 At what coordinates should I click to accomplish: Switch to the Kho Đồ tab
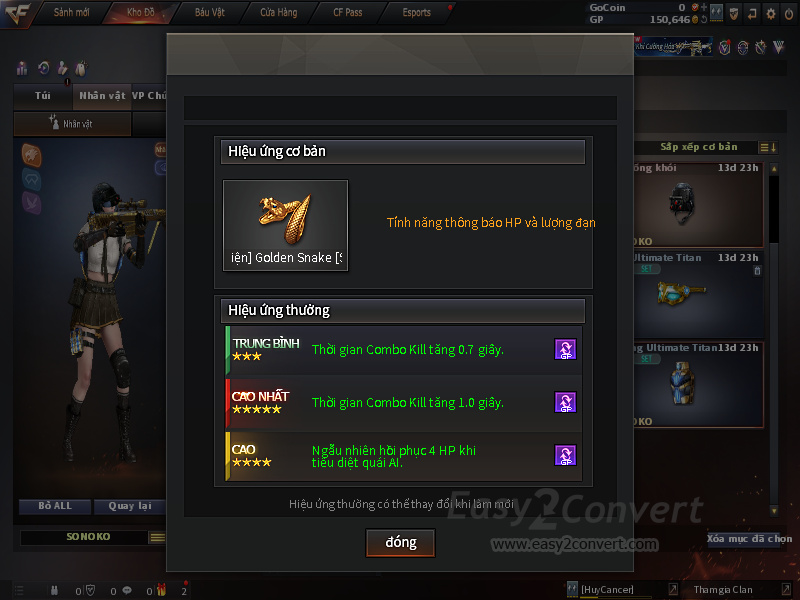(141, 12)
